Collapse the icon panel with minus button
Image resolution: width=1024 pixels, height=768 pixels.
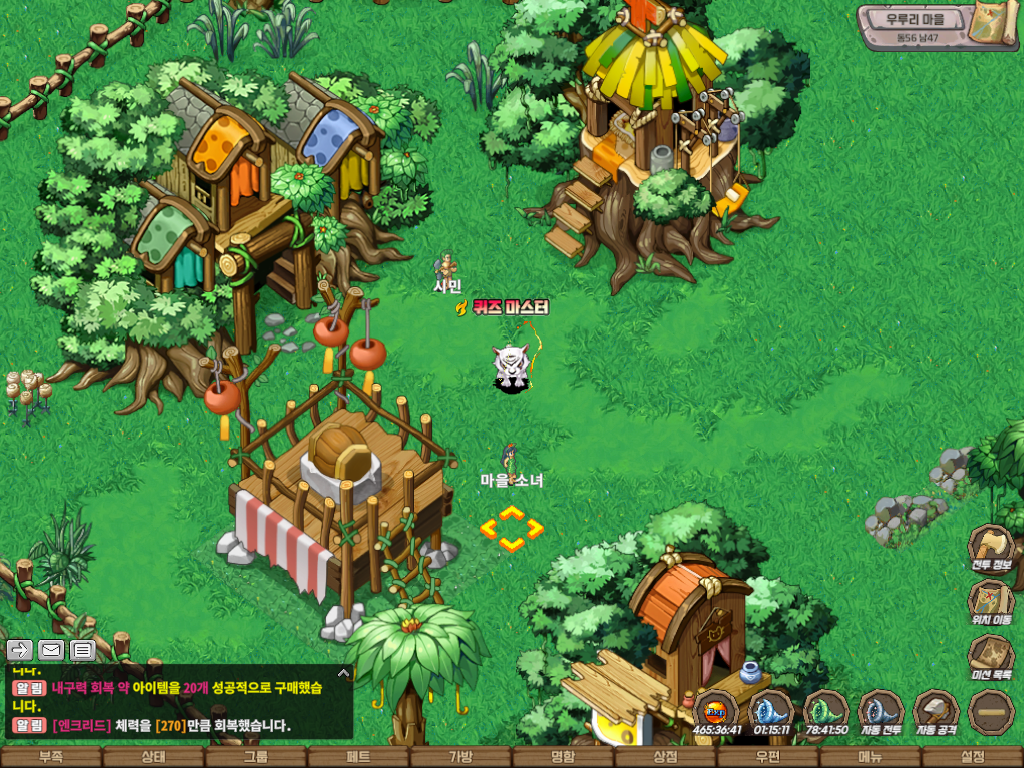click(991, 711)
